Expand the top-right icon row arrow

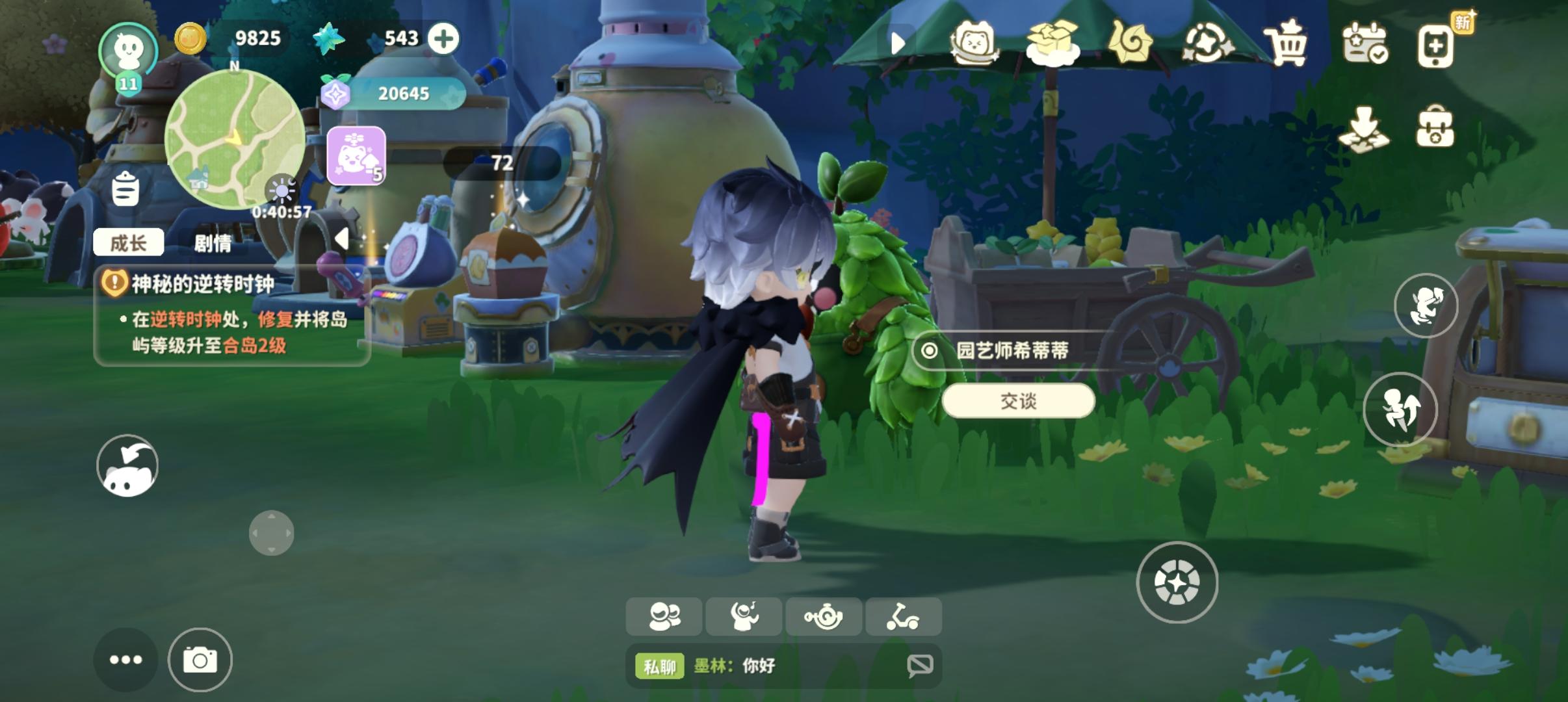899,41
